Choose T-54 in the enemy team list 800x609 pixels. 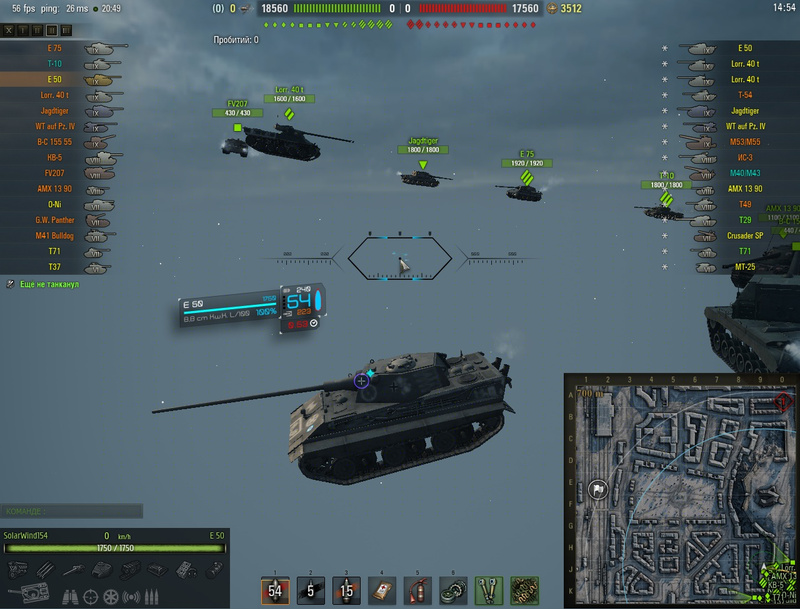(740, 95)
